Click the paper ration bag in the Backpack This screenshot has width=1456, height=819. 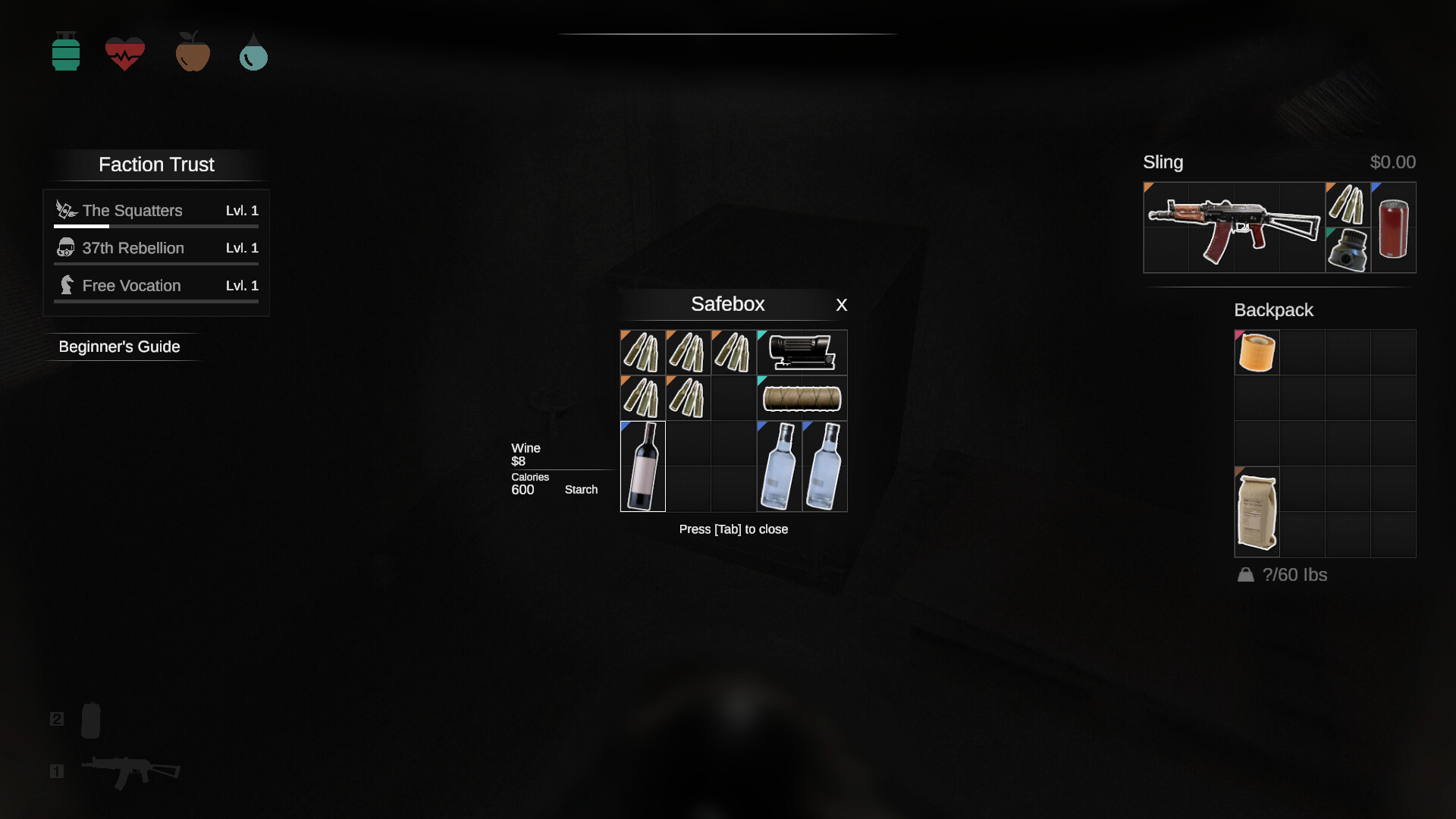[1257, 511]
